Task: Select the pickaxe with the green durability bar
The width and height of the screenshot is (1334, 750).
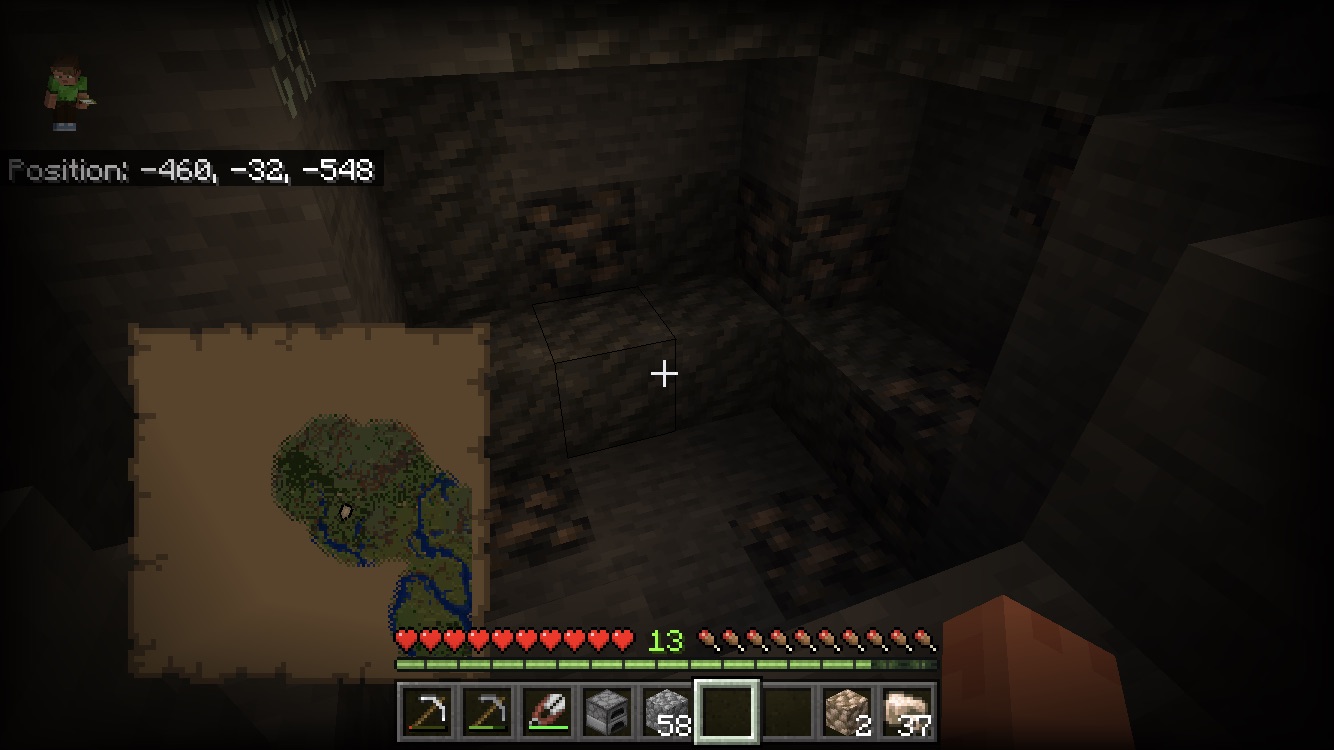Action: tap(487, 713)
